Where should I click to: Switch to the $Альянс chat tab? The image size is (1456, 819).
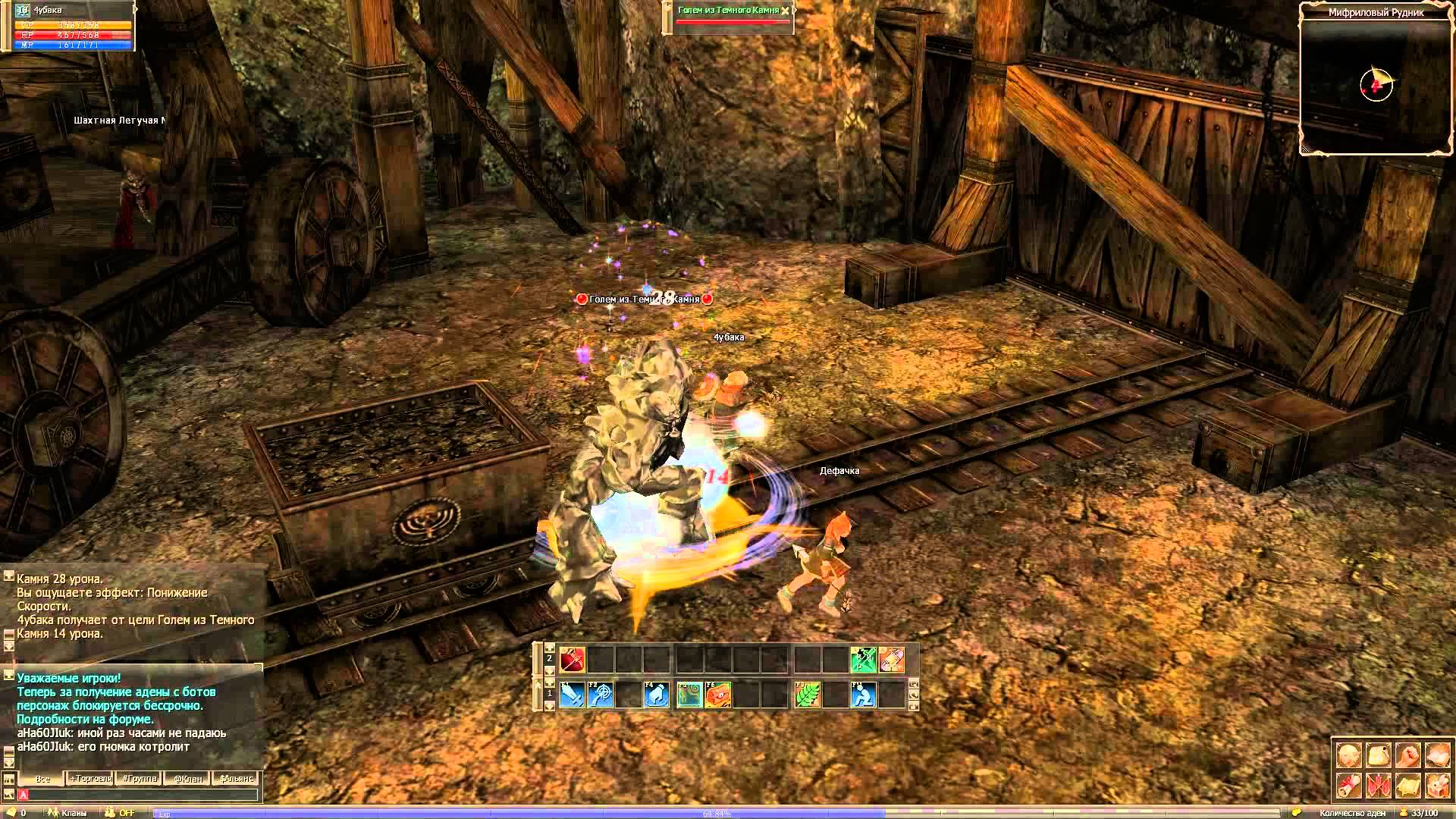pos(237,779)
